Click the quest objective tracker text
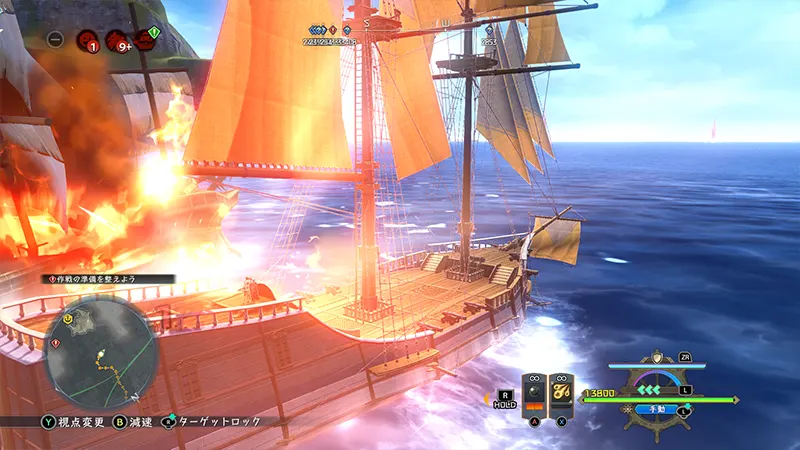 pos(108,279)
